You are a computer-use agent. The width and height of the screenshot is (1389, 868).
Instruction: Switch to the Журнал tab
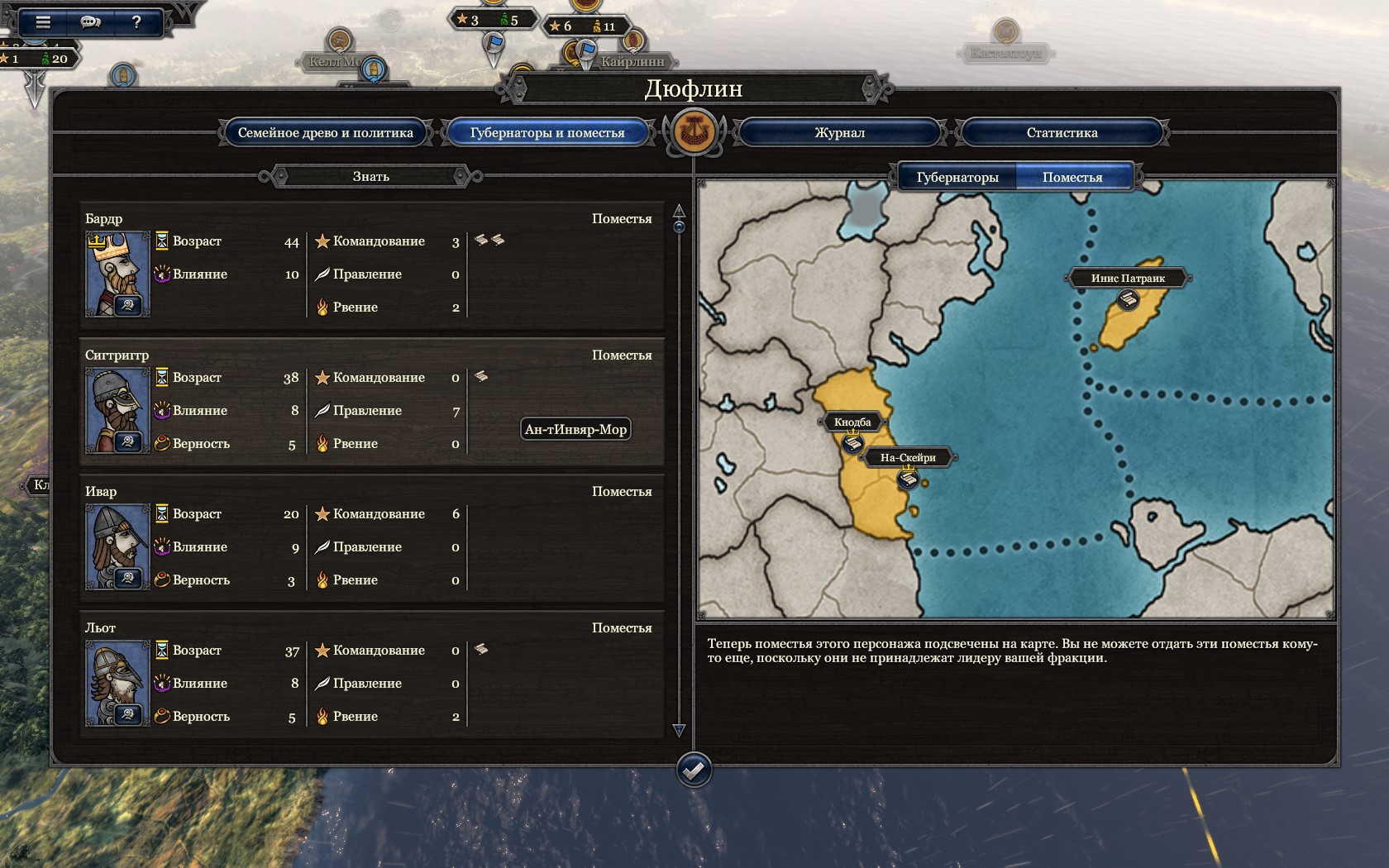(x=839, y=132)
